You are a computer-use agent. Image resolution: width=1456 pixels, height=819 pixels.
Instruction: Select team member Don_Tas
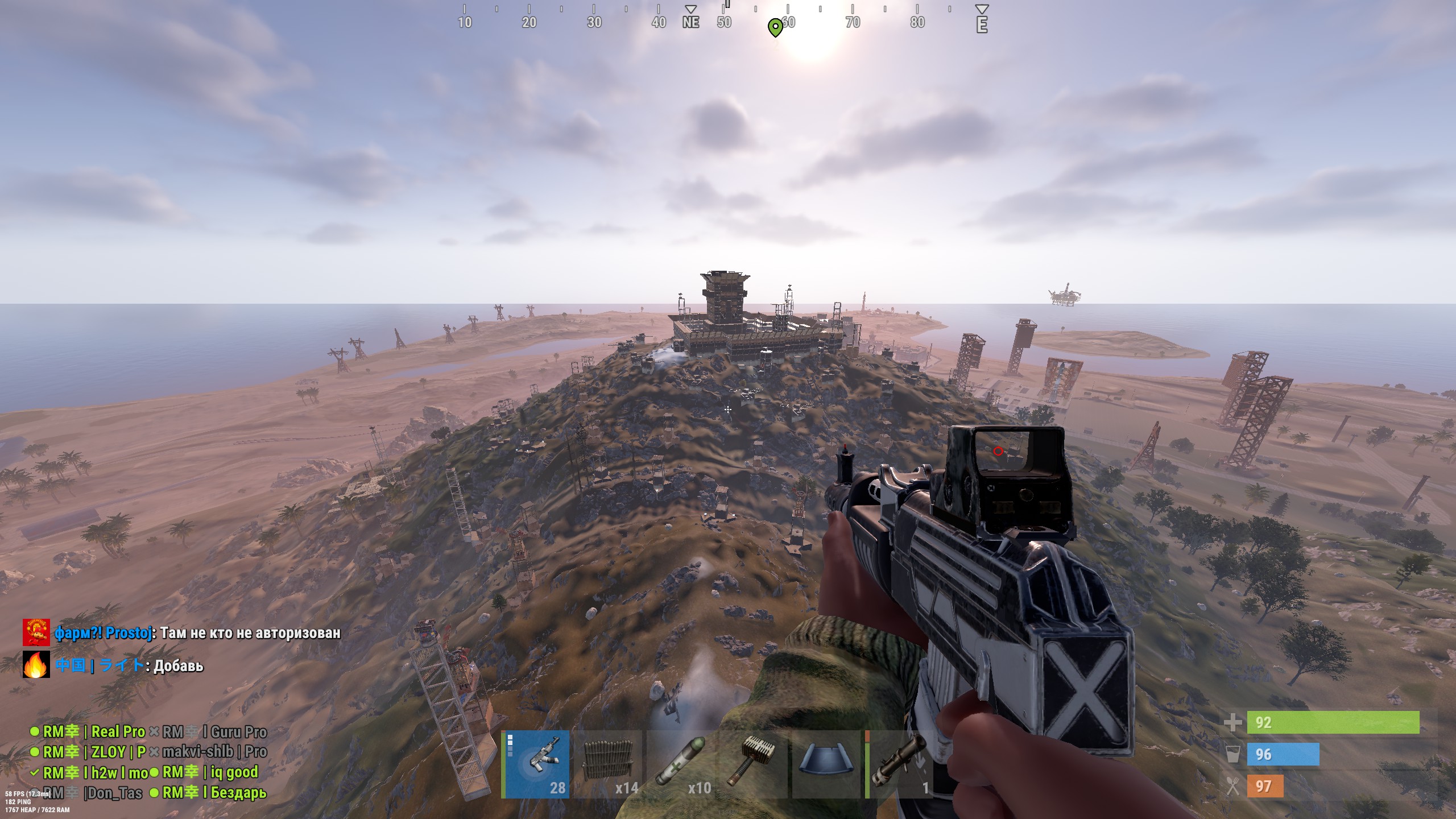92,793
